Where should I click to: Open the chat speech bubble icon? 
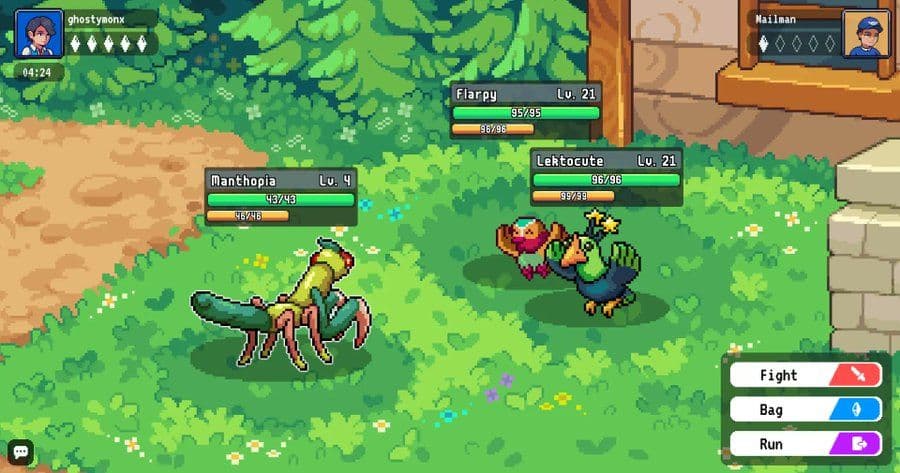click(20, 452)
